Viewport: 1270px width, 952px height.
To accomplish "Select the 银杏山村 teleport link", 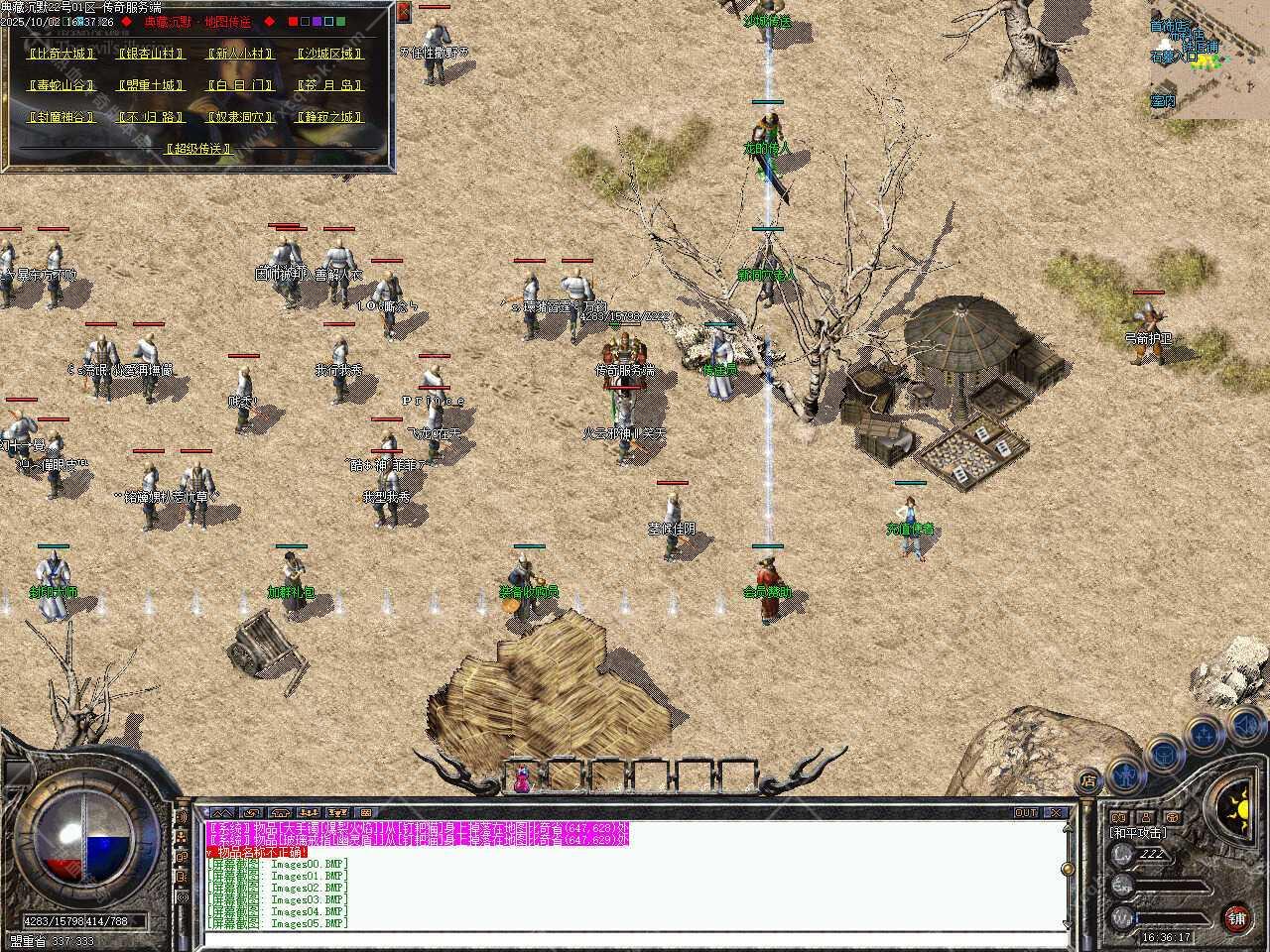I will [x=151, y=54].
